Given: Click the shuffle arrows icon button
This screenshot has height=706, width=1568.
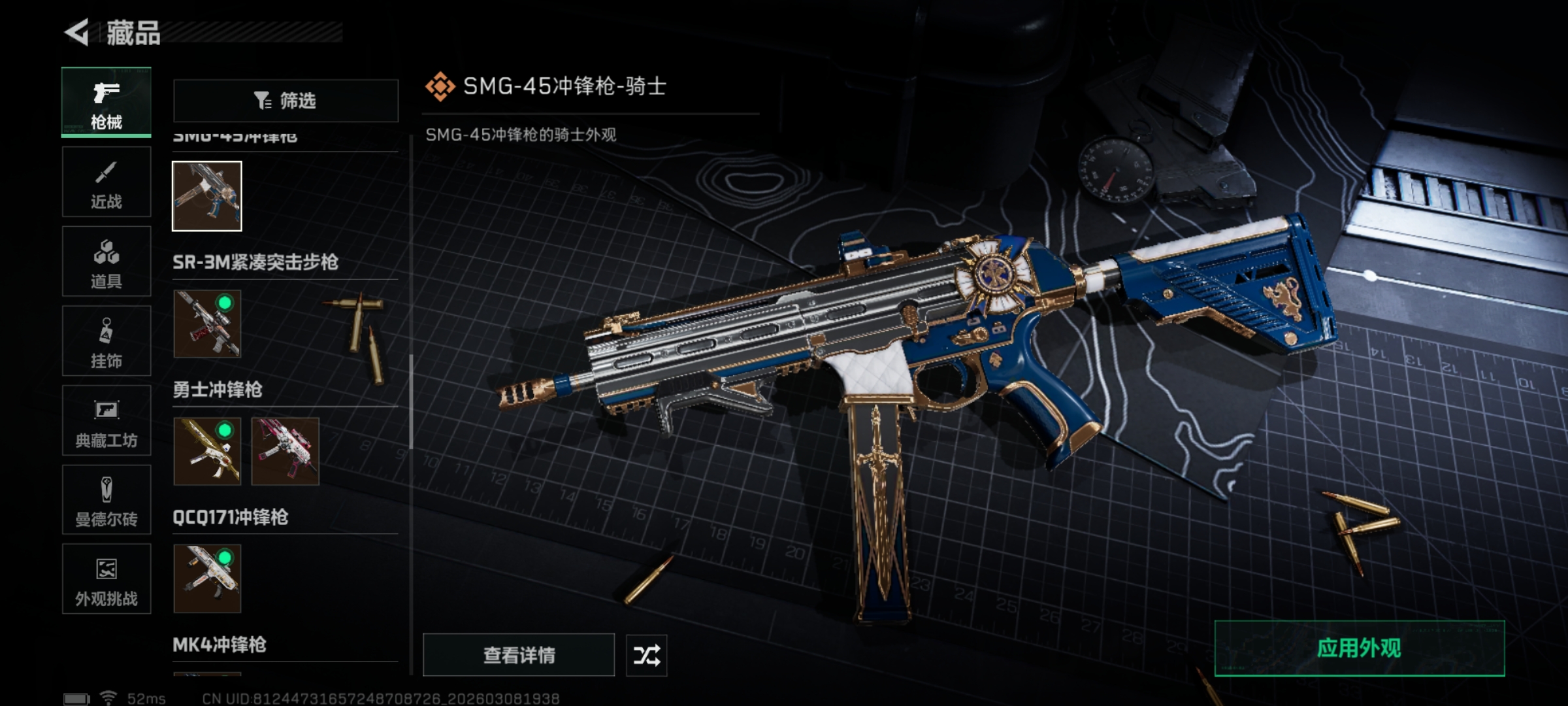Looking at the screenshot, I should tap(647, 655).
